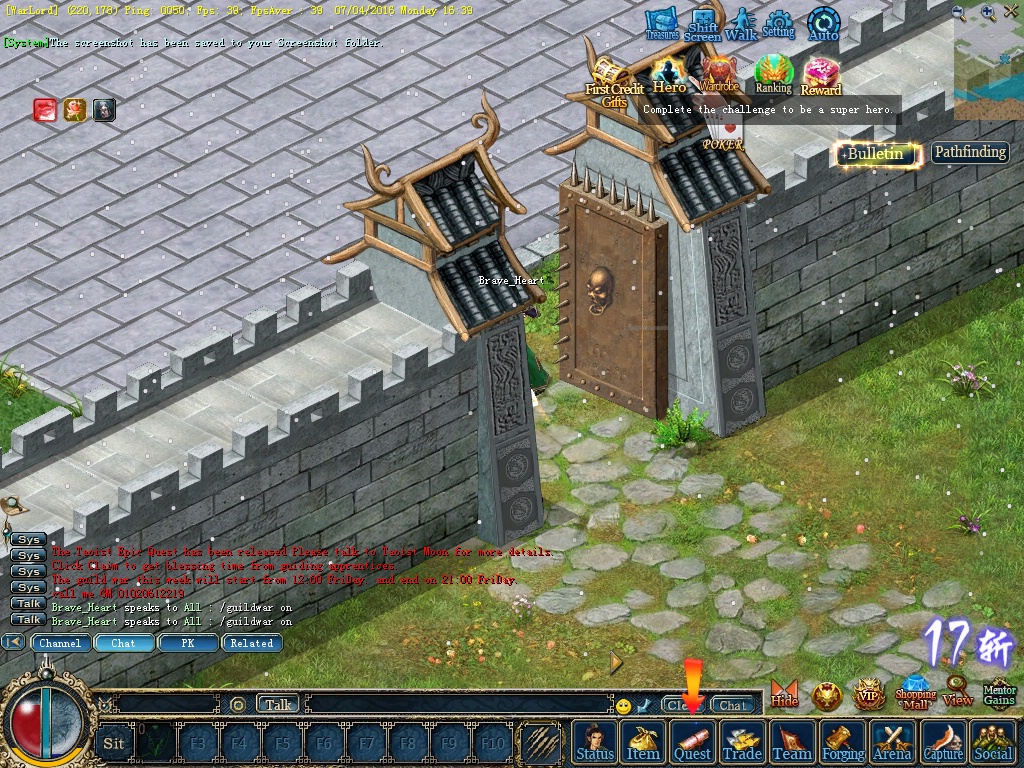
Task: Open the Trade window
Action: click(742, 742)
